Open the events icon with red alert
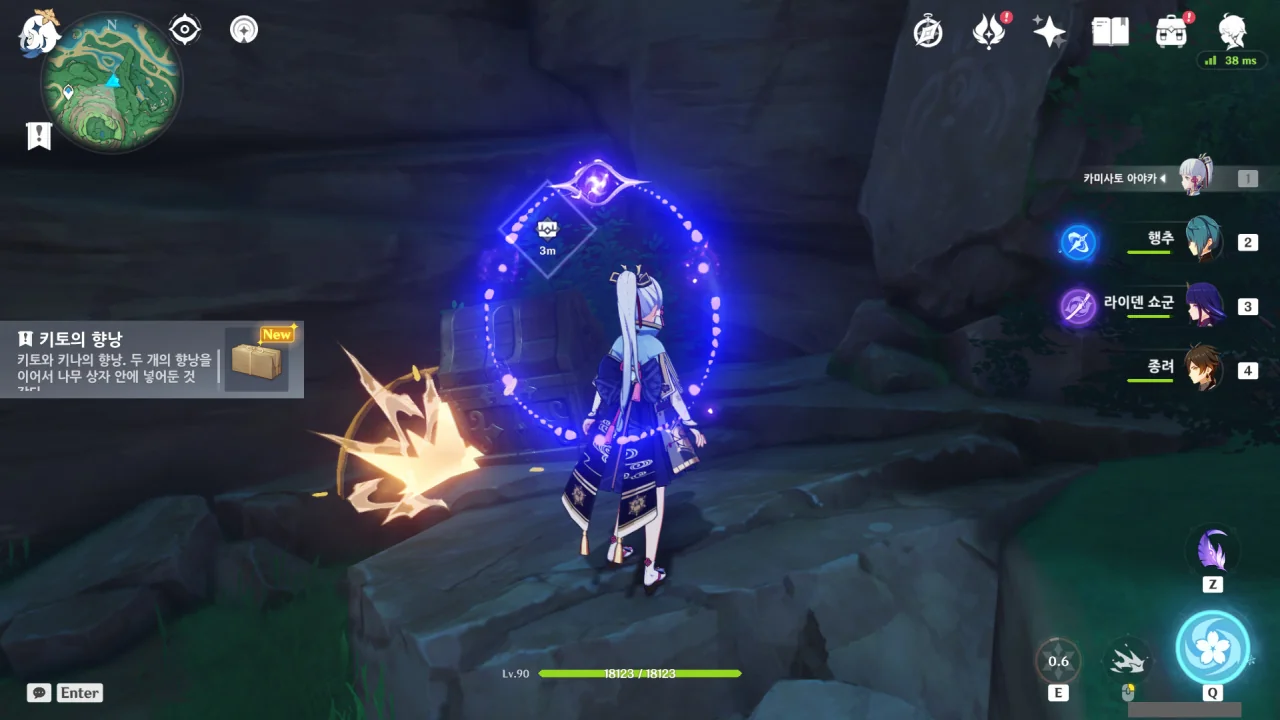1280x720 pixels. pyautogui.click(x=988, y=32)
